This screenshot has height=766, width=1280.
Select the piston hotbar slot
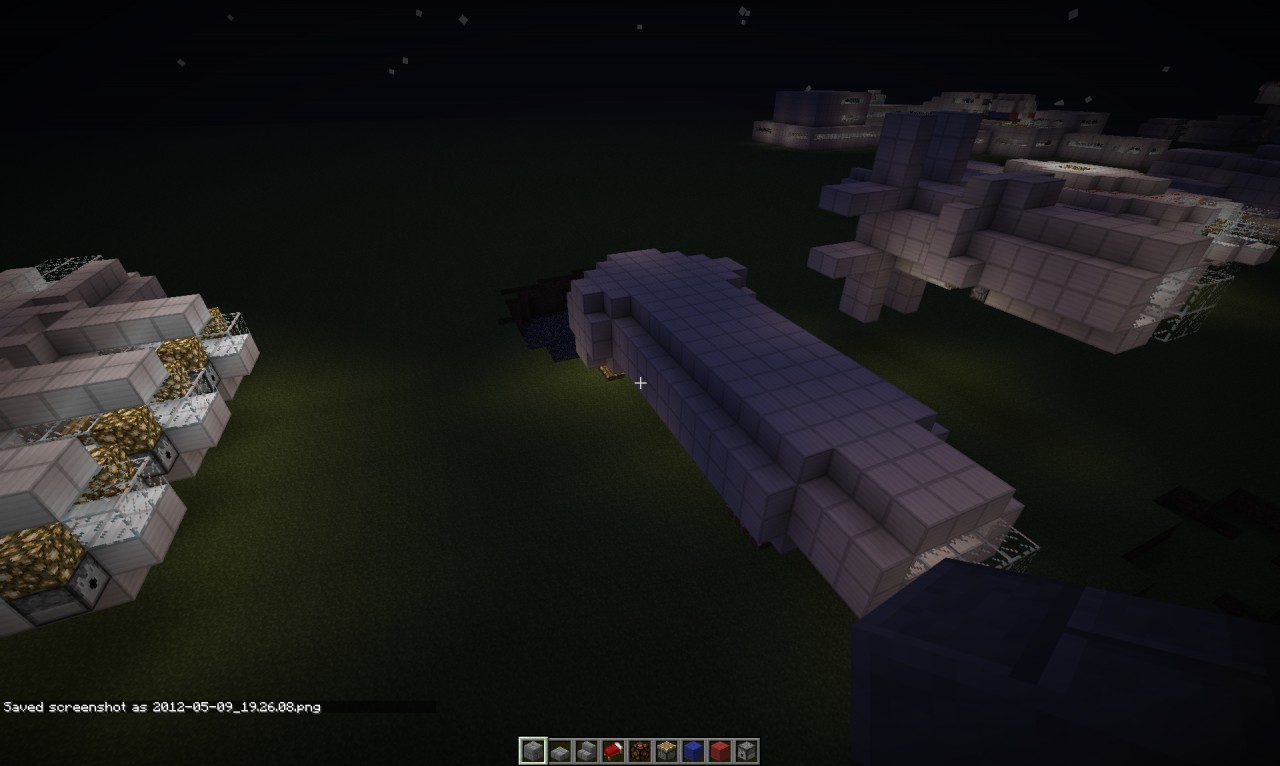[666, 751]
